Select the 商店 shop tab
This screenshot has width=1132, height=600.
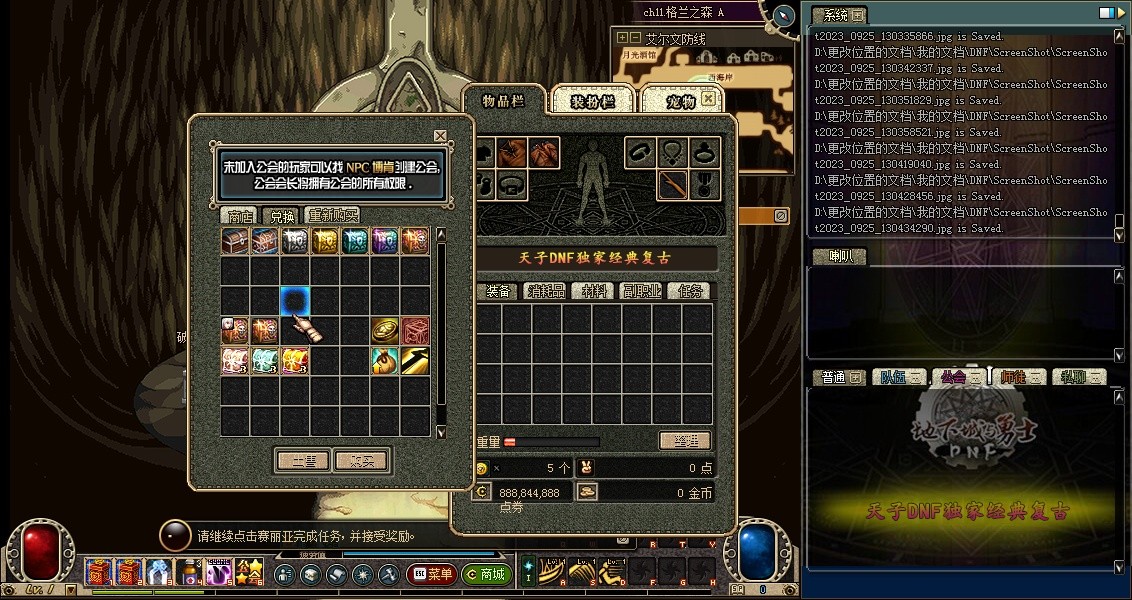click(239, 216)
